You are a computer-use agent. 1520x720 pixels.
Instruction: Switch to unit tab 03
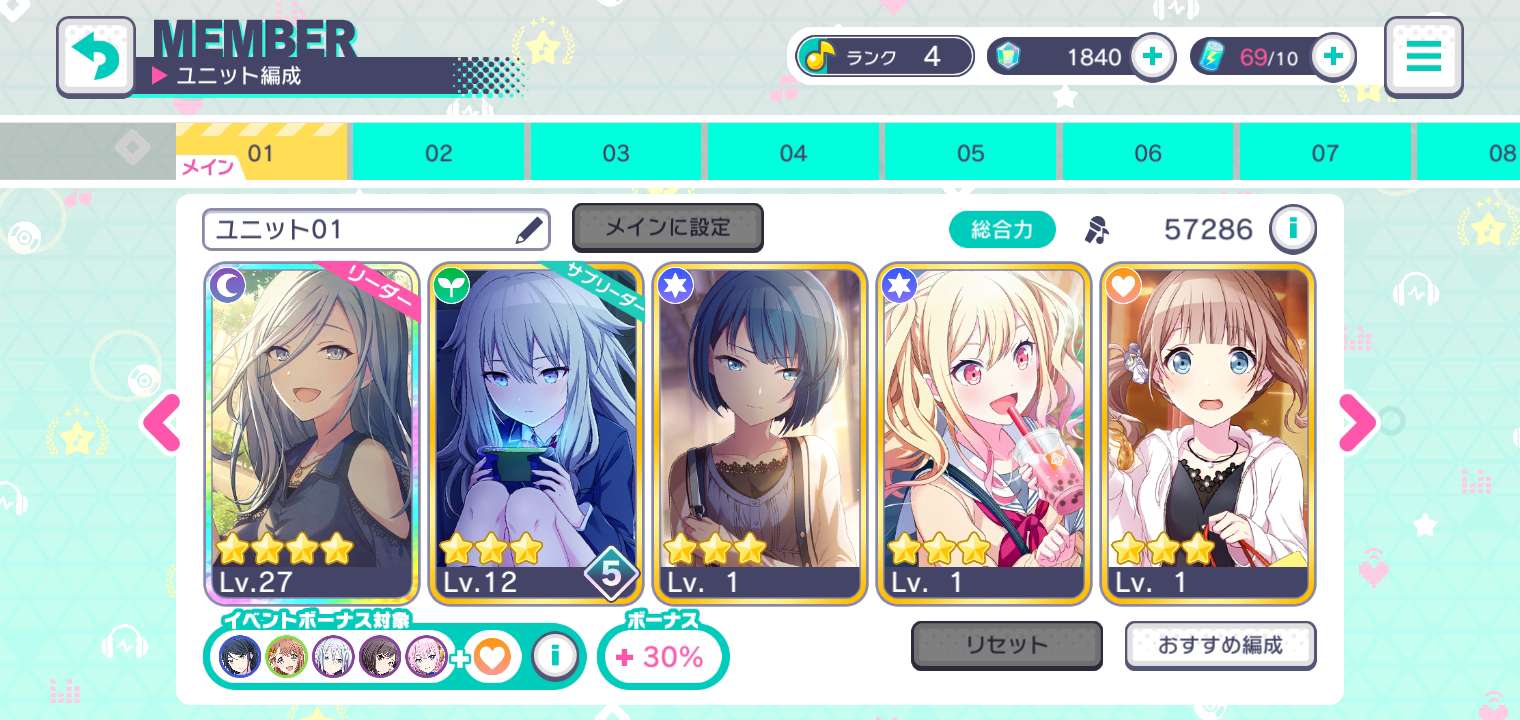[616, 153]
